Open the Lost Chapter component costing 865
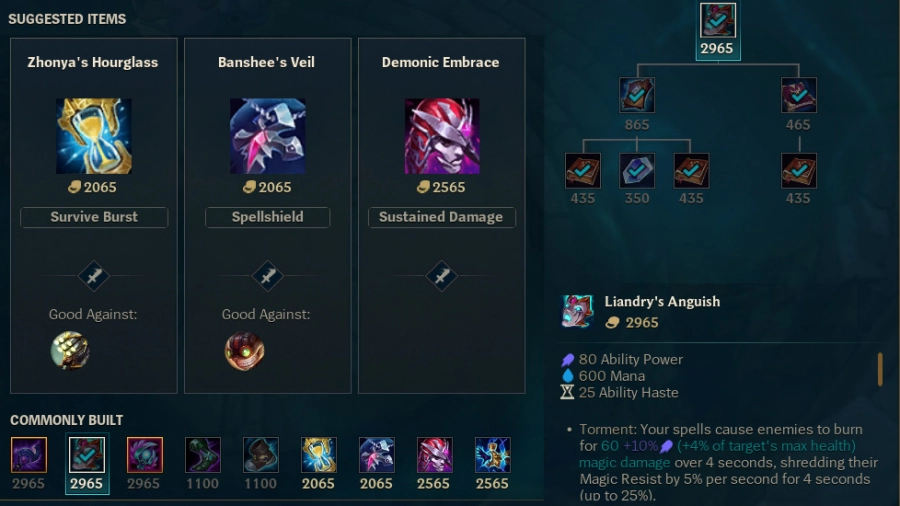Screen dimensions: 900x506 tap(637, 95)
